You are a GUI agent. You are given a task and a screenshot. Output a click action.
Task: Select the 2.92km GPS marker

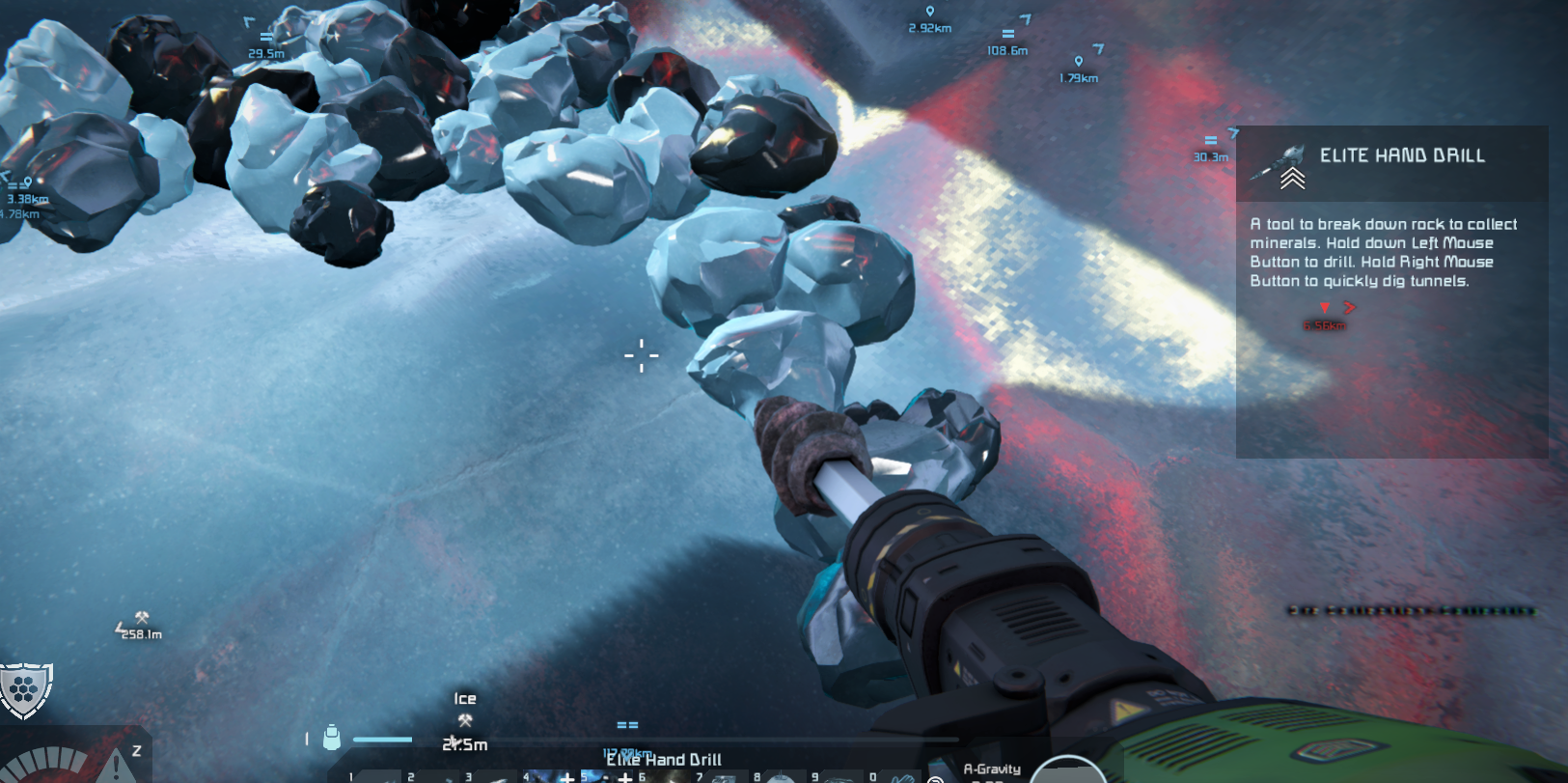point(930,13)
